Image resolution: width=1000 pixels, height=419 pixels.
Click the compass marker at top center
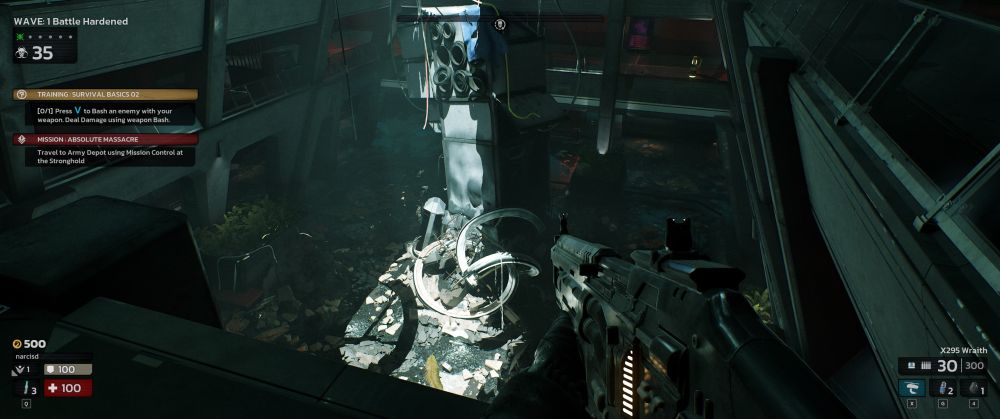coord(500,23)
